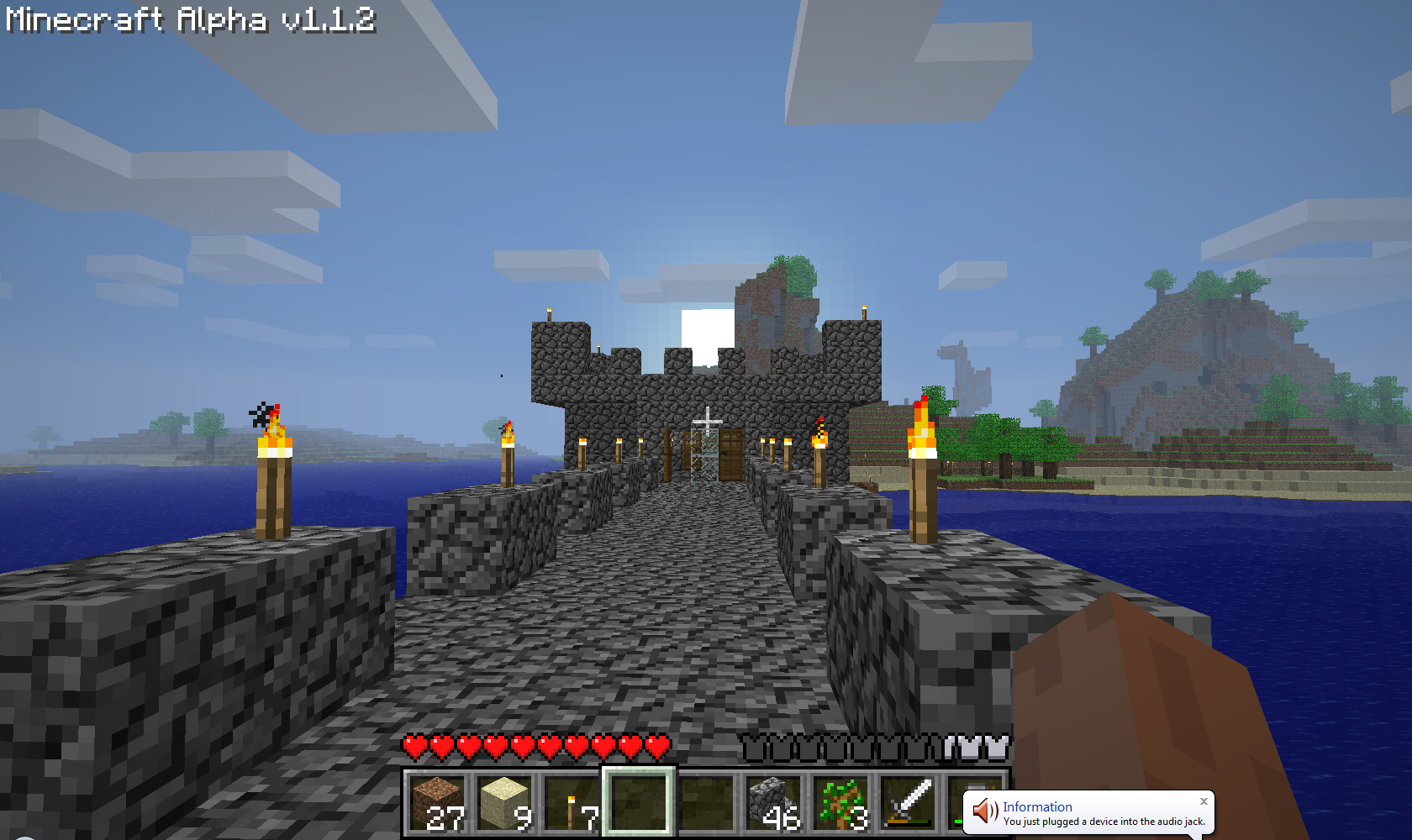Choose the torch stack in the hotbar
Viewport: 1412px width, 840px height.
(x=572, y=802)
